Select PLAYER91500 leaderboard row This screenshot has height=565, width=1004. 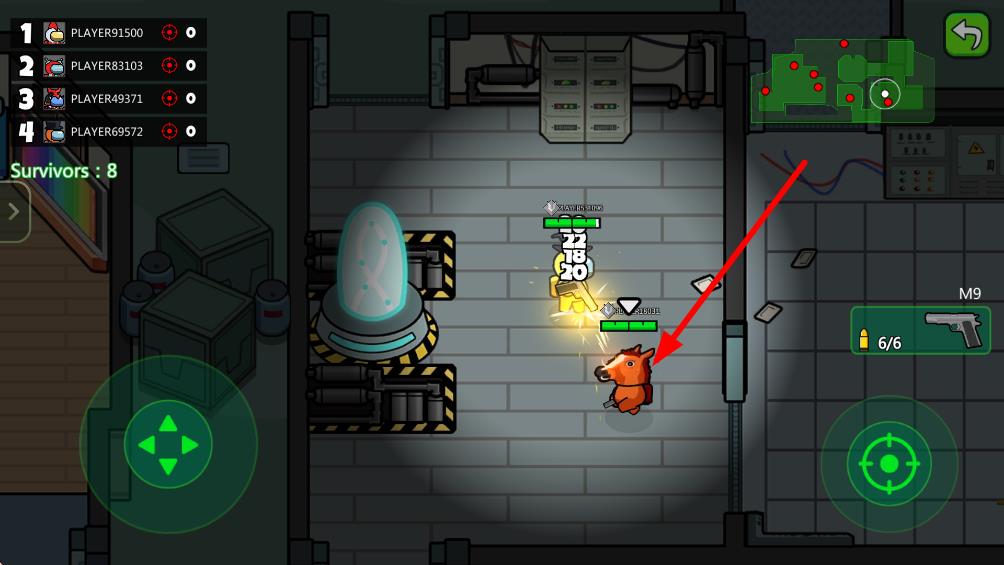coord(108,33)
